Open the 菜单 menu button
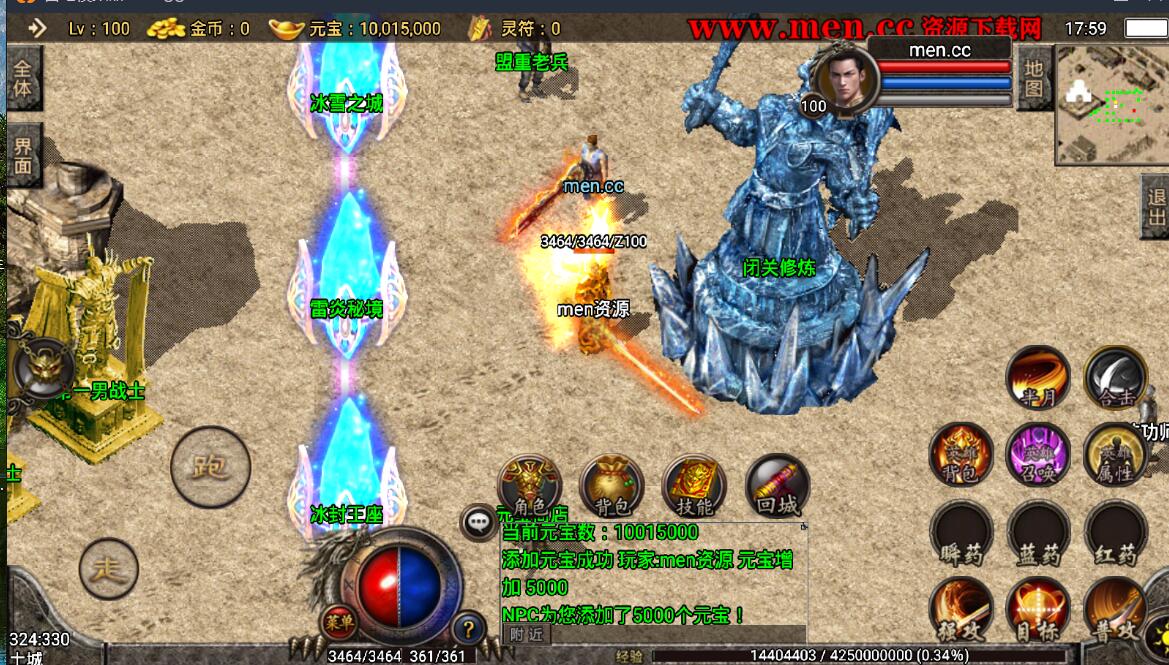This screenshot has height=665, width=1169. (339, 623)
